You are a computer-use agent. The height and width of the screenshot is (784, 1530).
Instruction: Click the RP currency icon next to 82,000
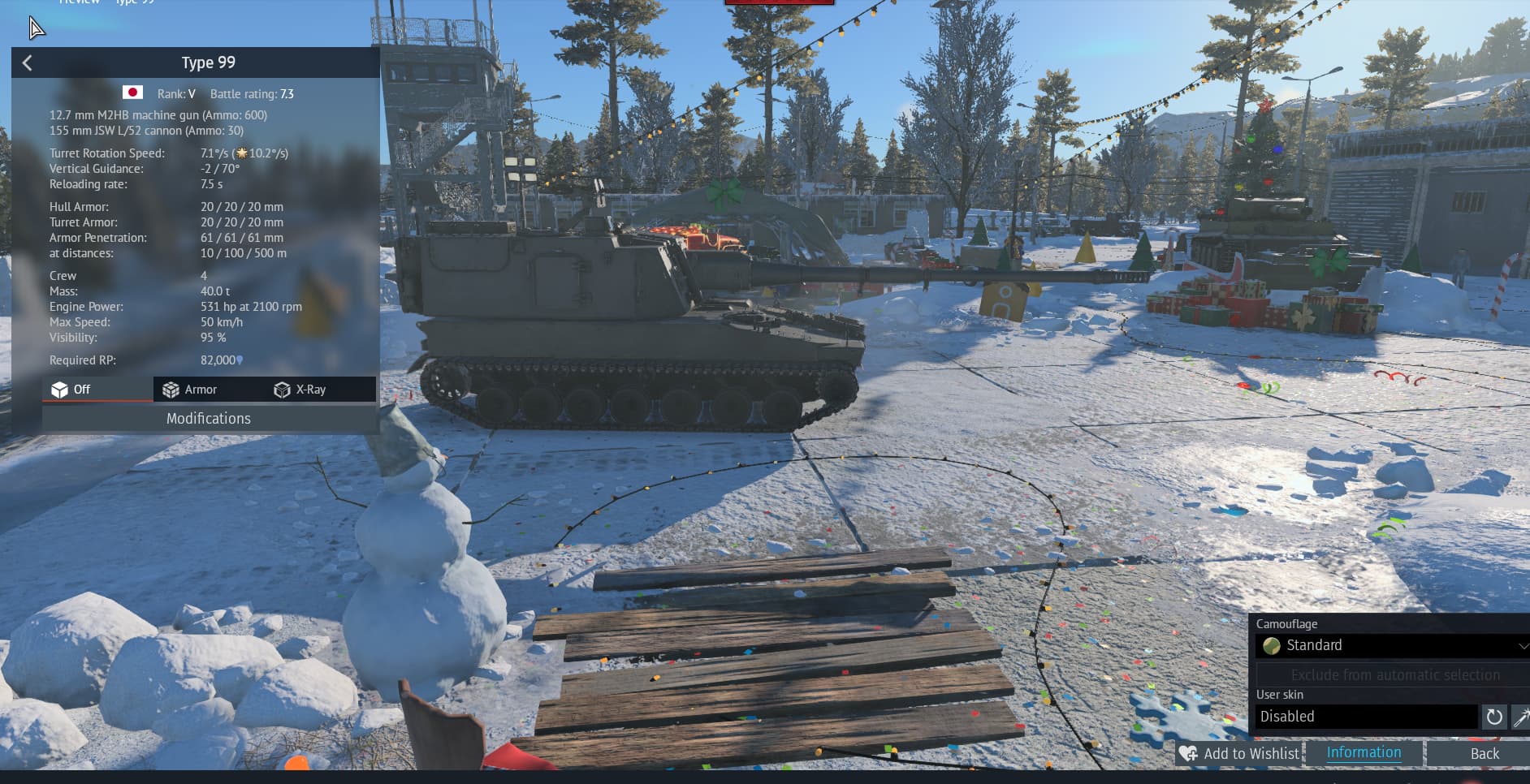(x=240, y=360)
